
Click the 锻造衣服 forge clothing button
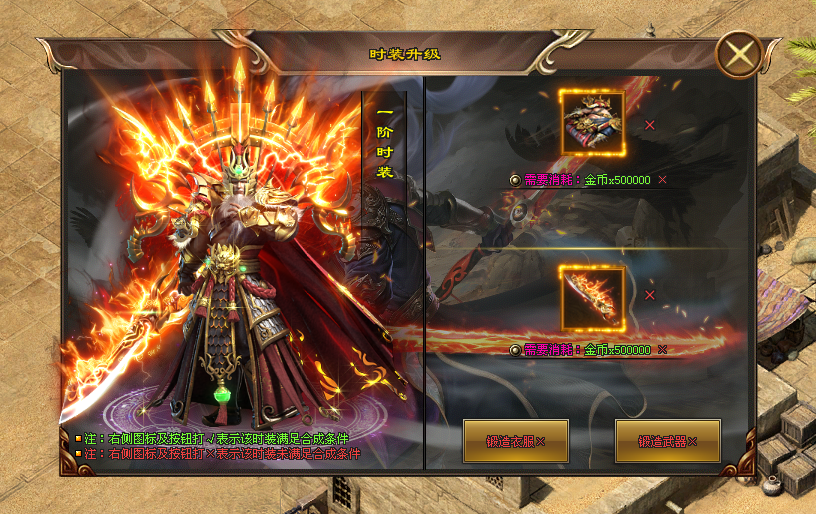pos(516,441)
